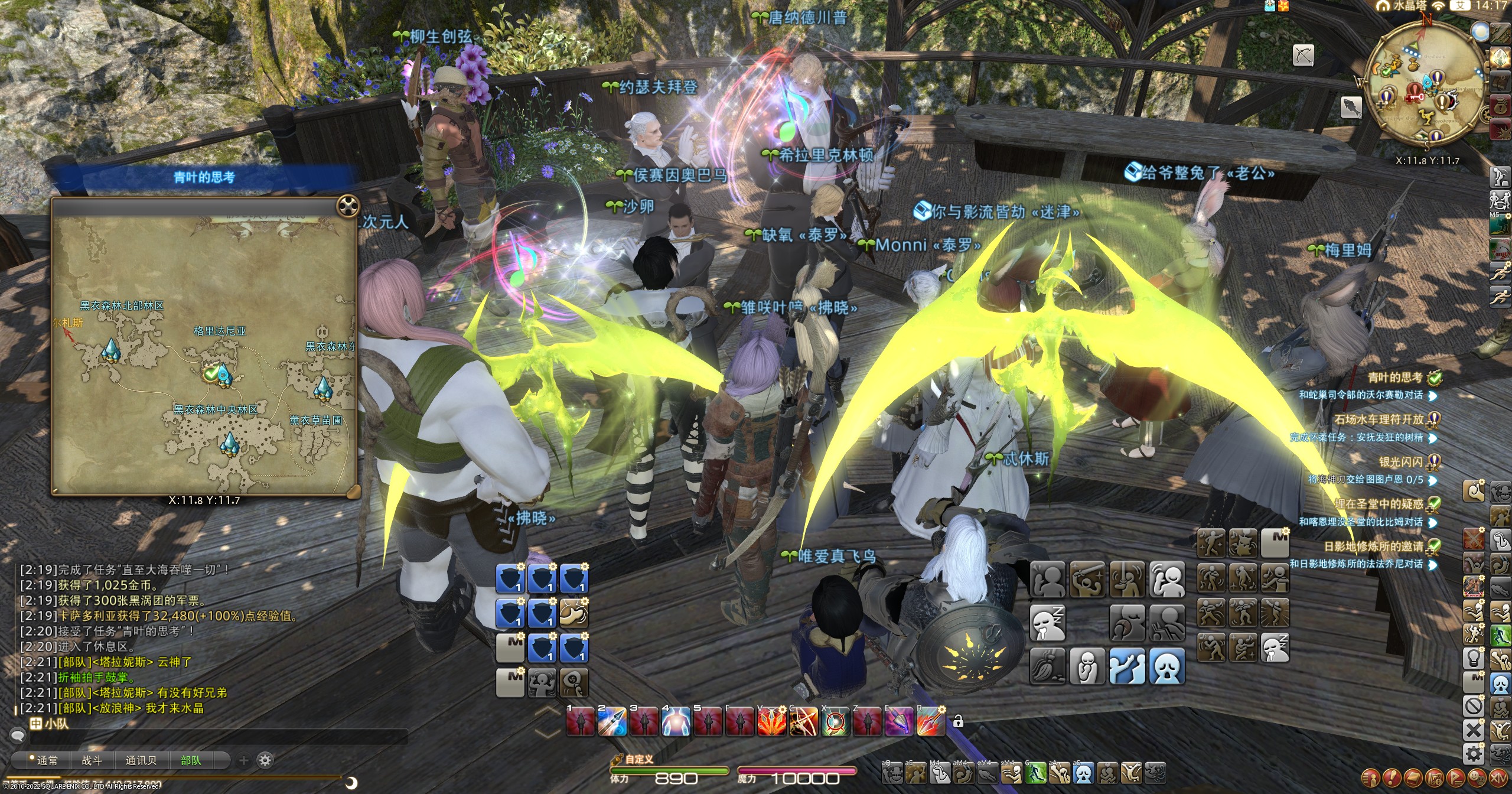Use the sleeping Zzz emote in the grey emote grid
The height and width of the screenshot is (794, 1512).
tap(1047, 622)
